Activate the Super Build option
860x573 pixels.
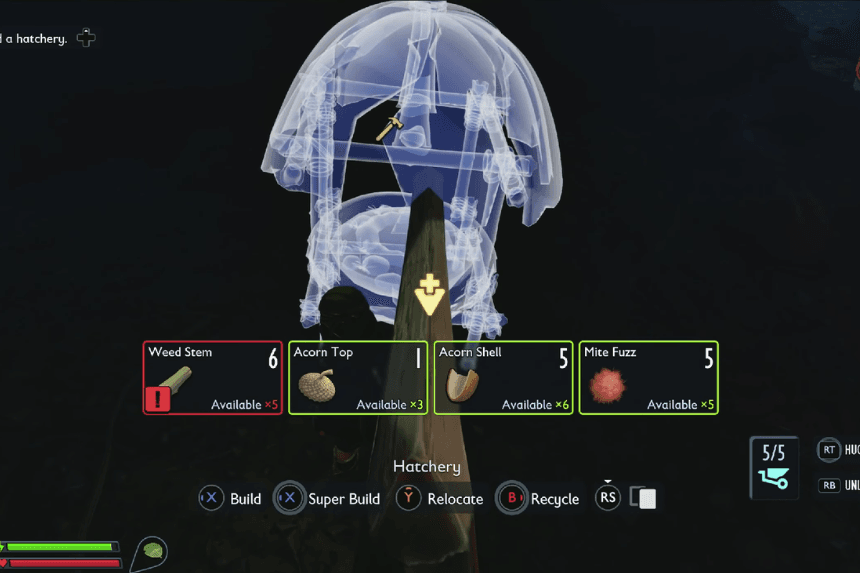pos(343,499)
